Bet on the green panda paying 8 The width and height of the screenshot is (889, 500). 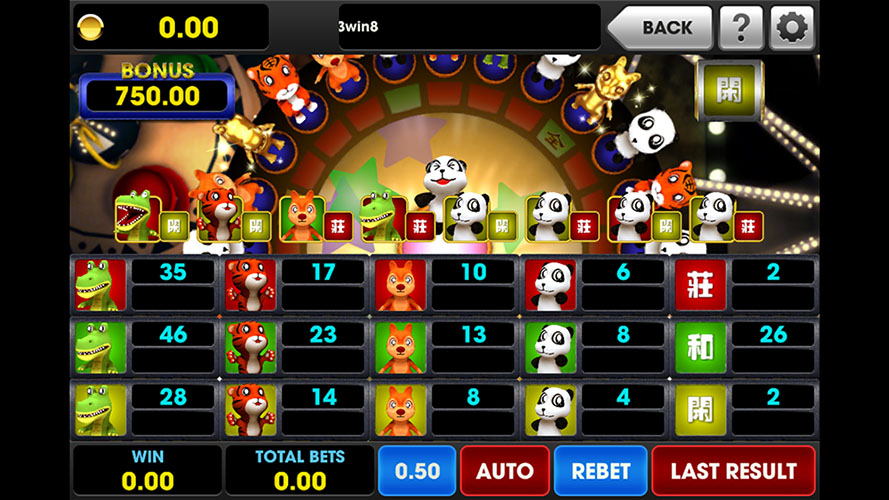pyautogui.click(x=551, y=347)
